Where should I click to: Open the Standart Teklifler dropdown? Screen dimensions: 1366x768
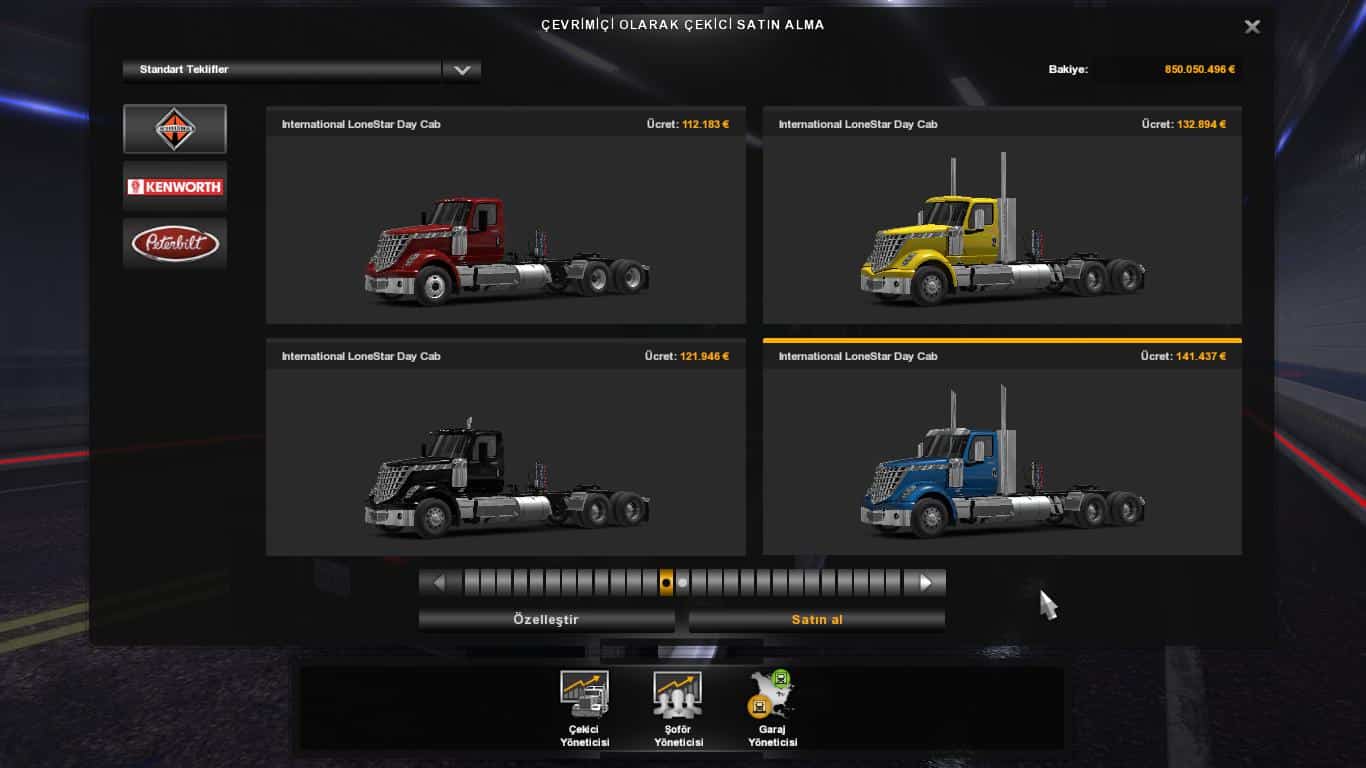461,70
